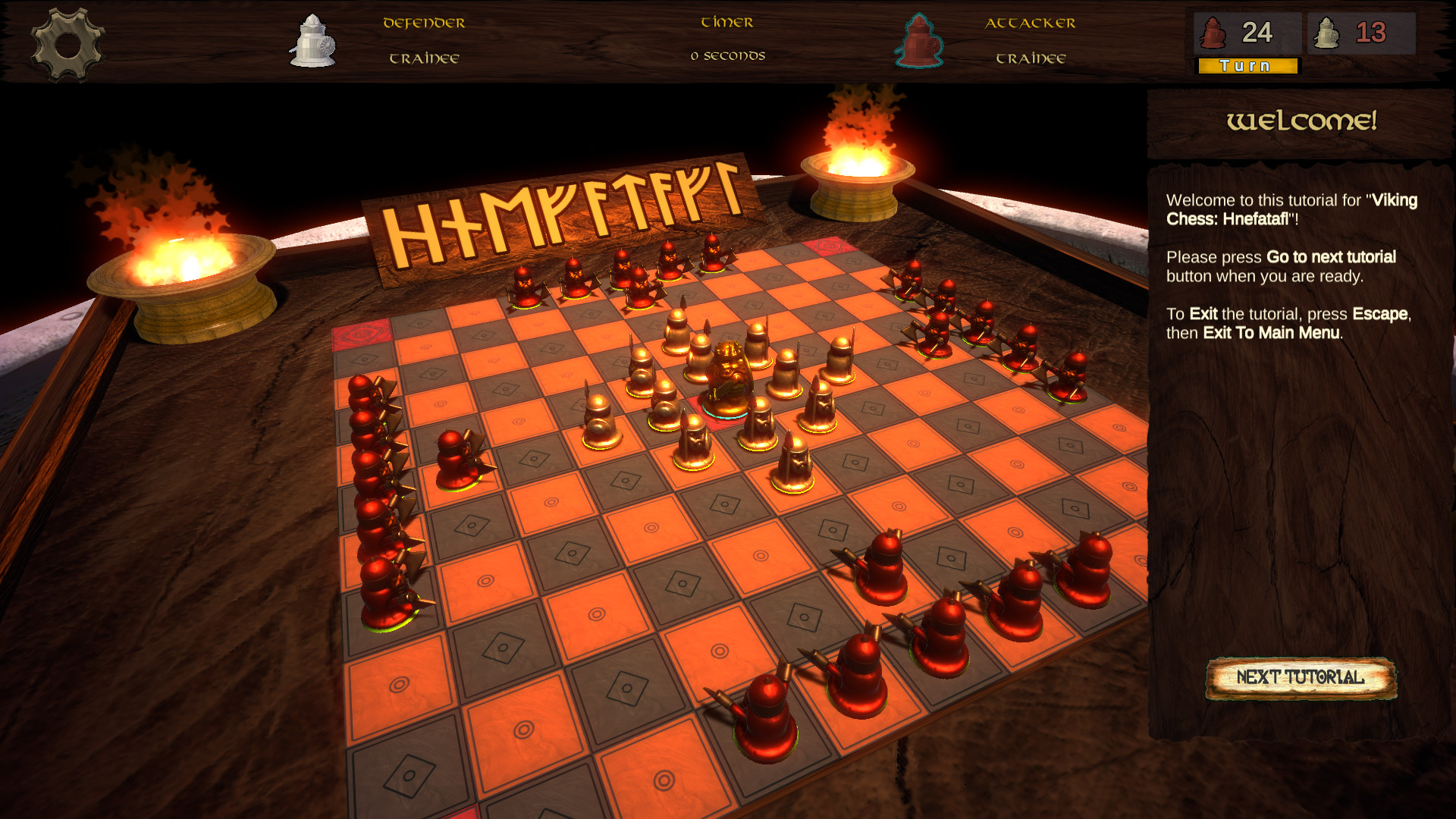This screenshot has width=1456, height=819.
Task: Click the ATTACKER header label
Action: click(x=1031, y=23)
